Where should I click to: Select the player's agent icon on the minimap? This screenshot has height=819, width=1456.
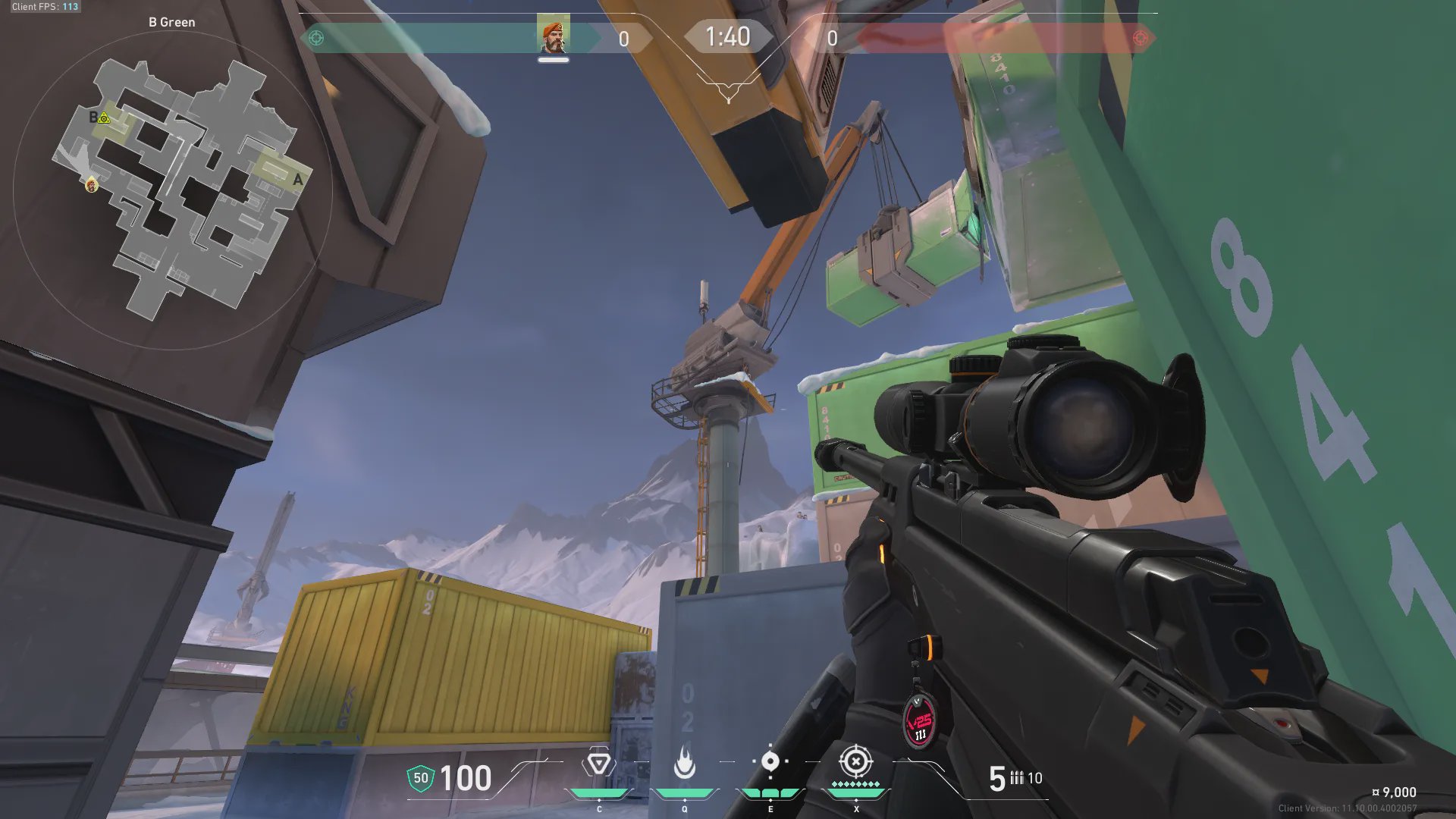[x=92, y=184]
